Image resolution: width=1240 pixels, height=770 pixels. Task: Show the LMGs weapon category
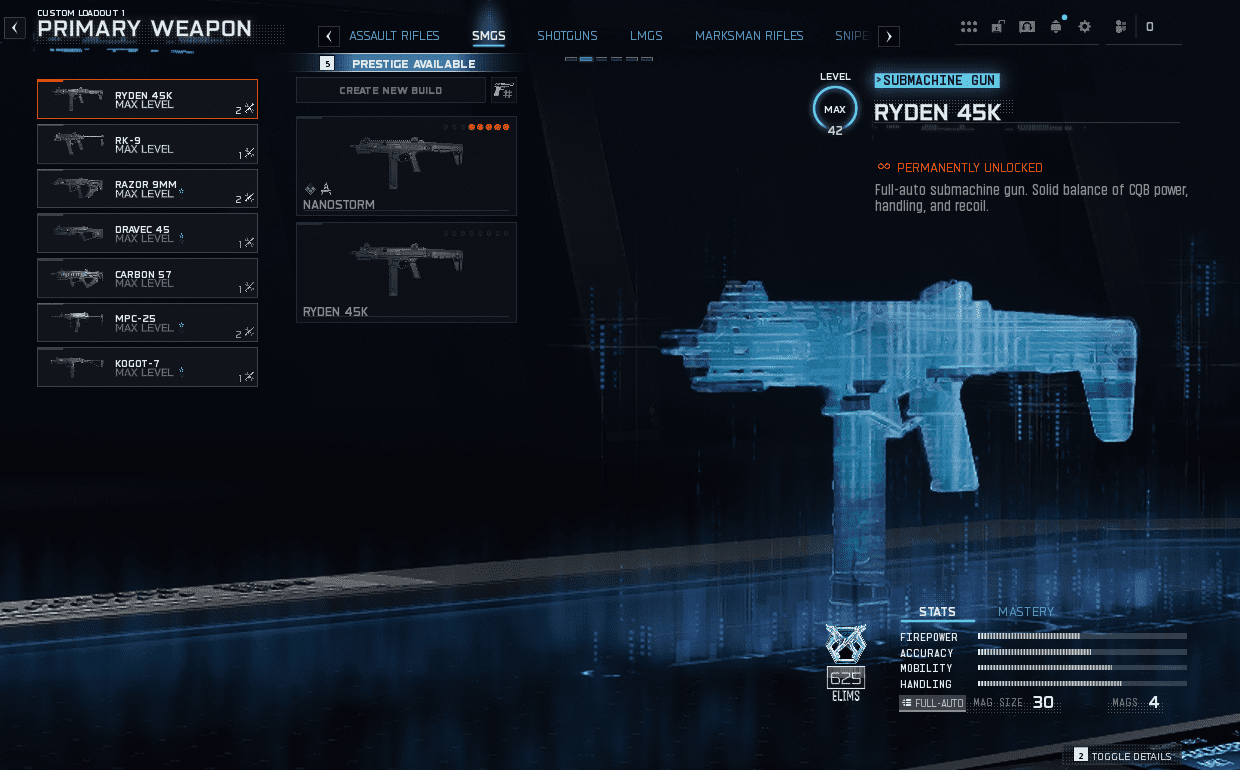point(646,36)
